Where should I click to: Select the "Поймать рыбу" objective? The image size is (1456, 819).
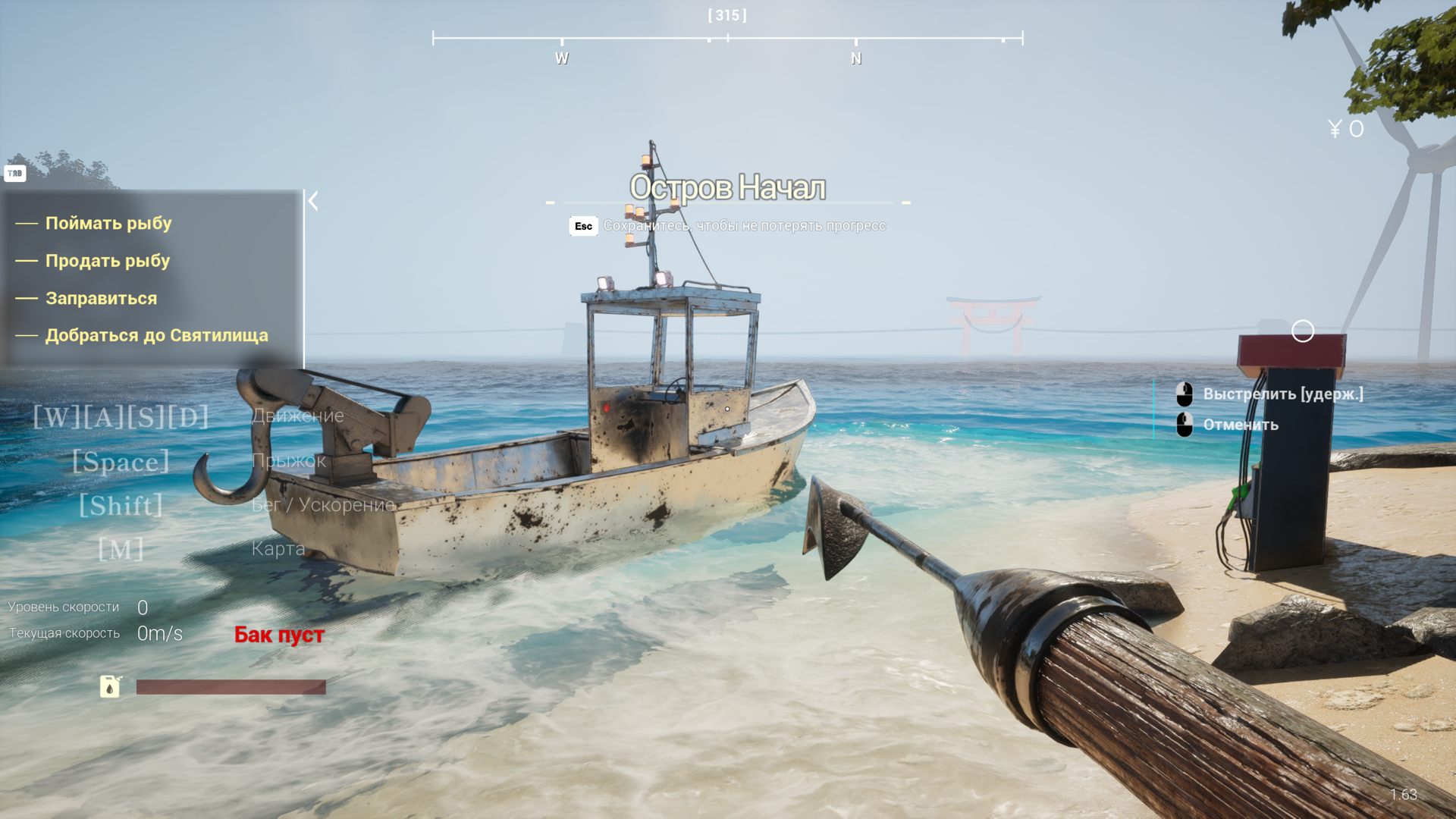108,223
